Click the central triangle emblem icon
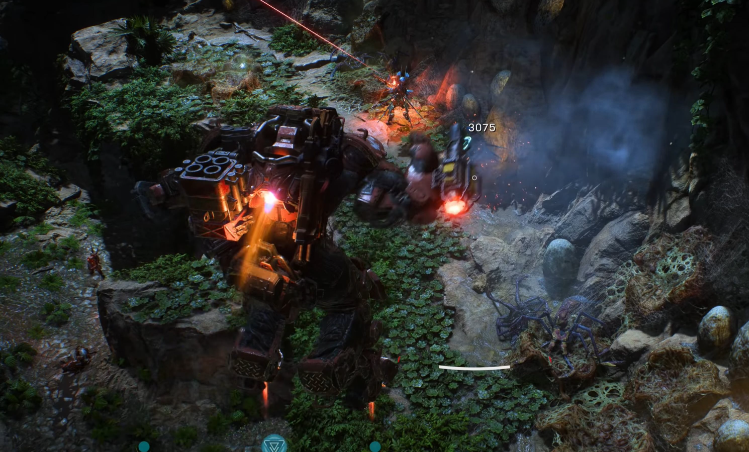The width and height of the screenshot is (749, 452). 274,443
